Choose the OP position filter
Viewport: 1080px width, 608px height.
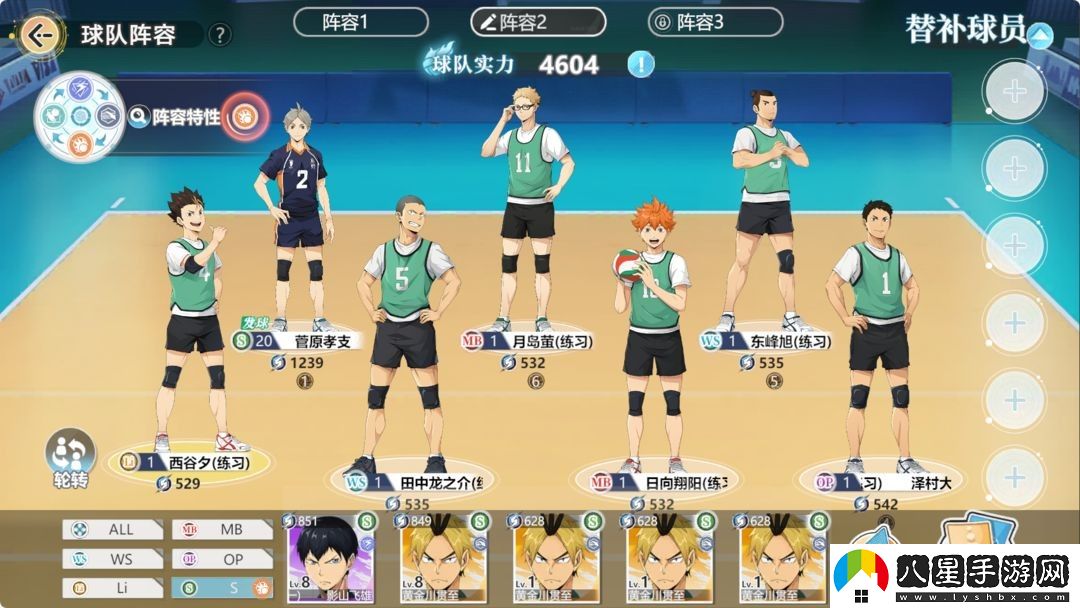[x=222, y=559]
